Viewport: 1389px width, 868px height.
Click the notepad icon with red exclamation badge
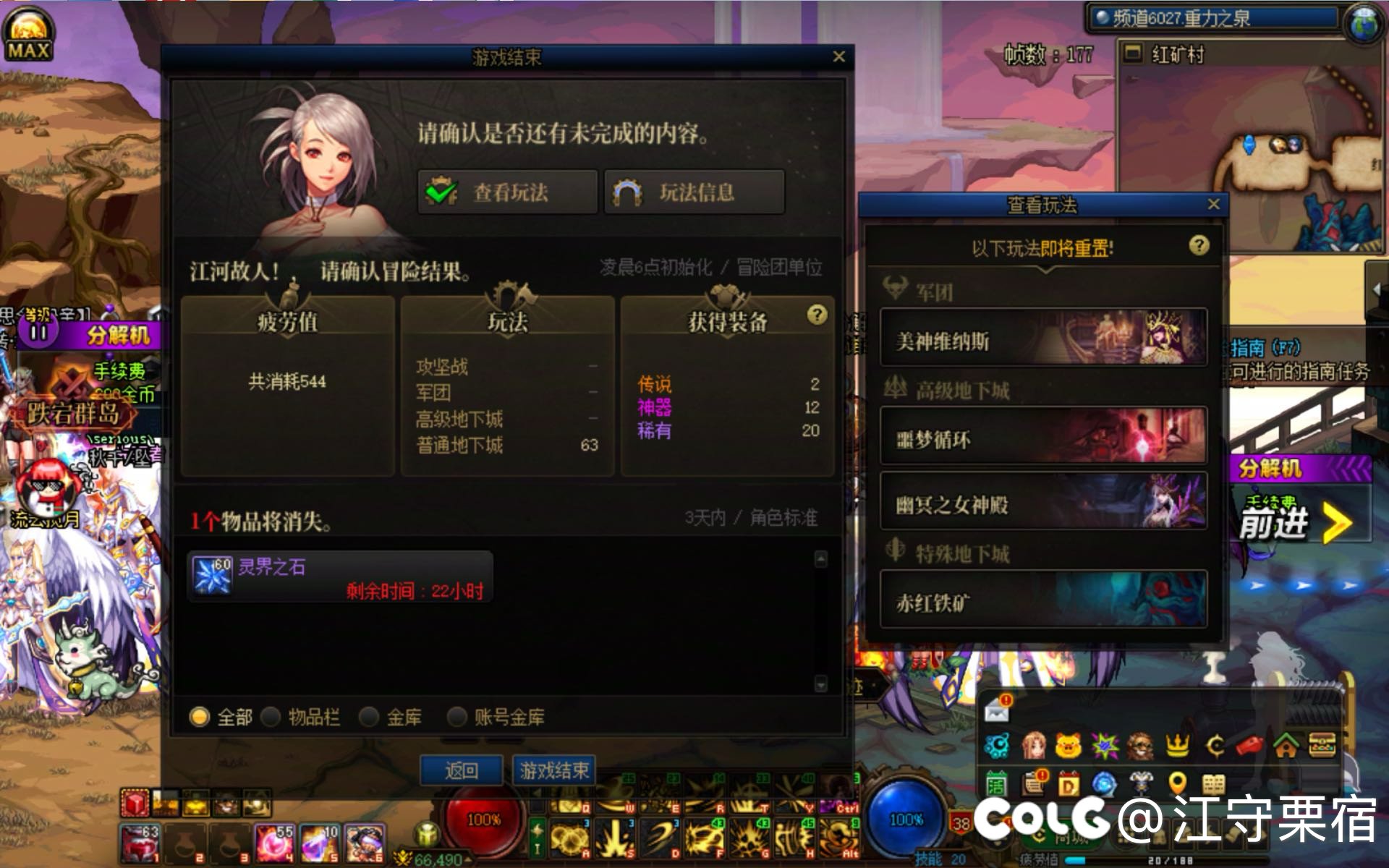(x=1032, y=785)
